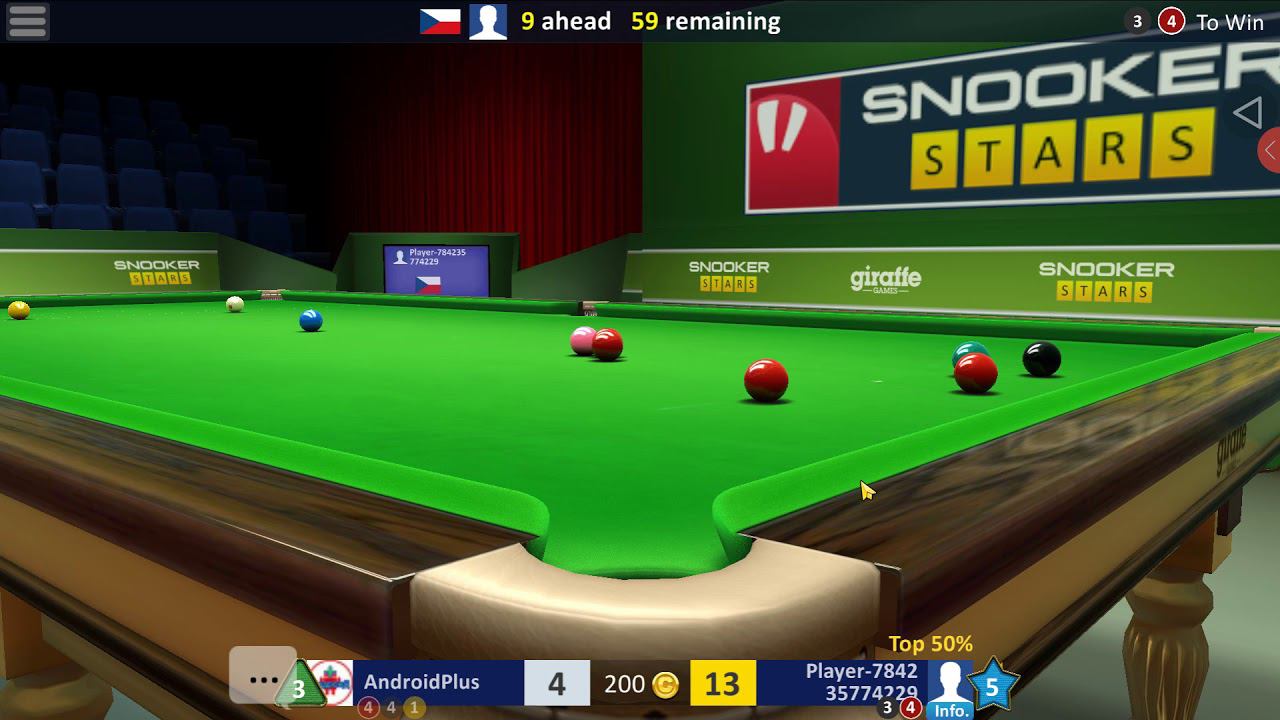Image resolution: width=1280 pixels, height=720 pixels.
Task: Click the green triangle badge showing 3
Action: click(x=298, y=685)
